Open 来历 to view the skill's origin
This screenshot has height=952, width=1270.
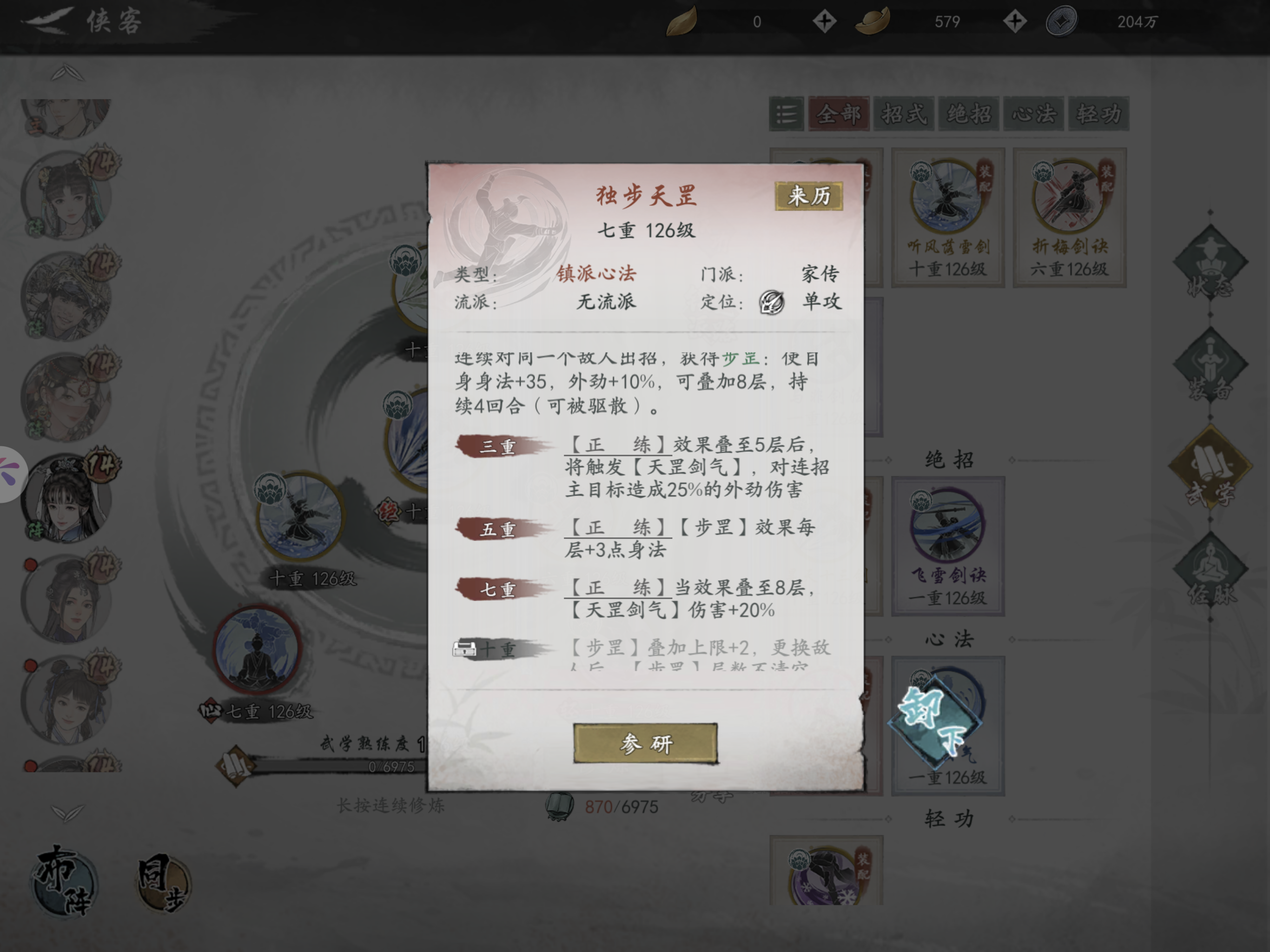click(808, 195)
